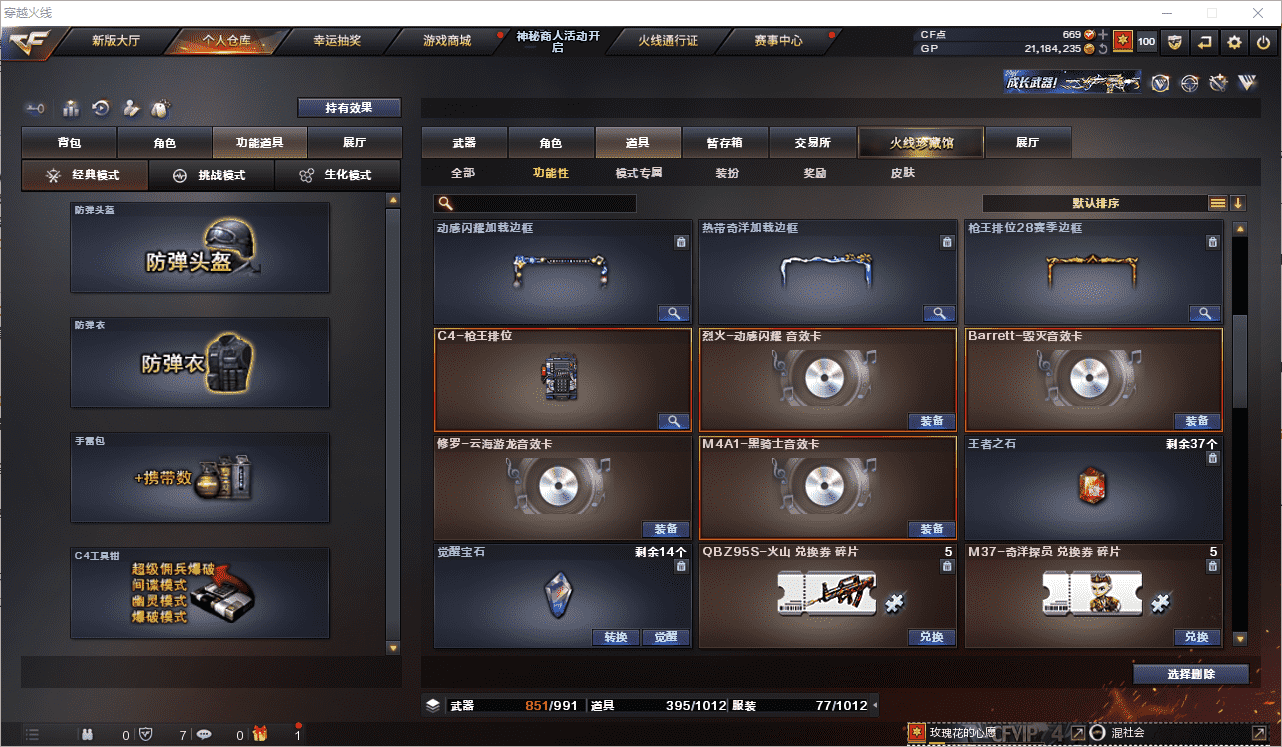Open the 赛事中心 tournament center
1282x747 pixels.
pyautogui.click(x=777, y=41)
